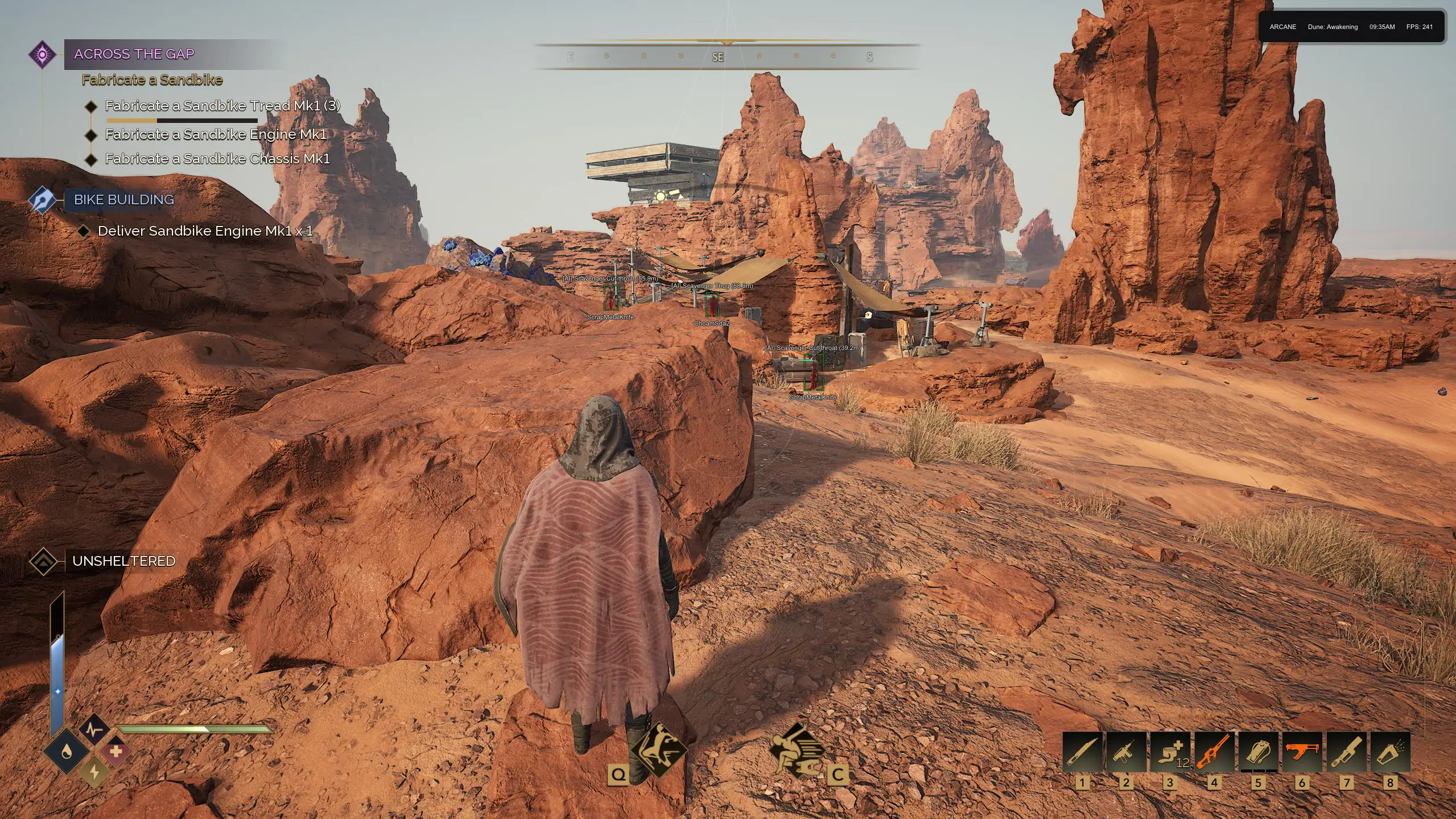The height and width of the screenshot is (819, 1456).
Task: Activate the crouching figure ability icon
Action: [795, 750]
